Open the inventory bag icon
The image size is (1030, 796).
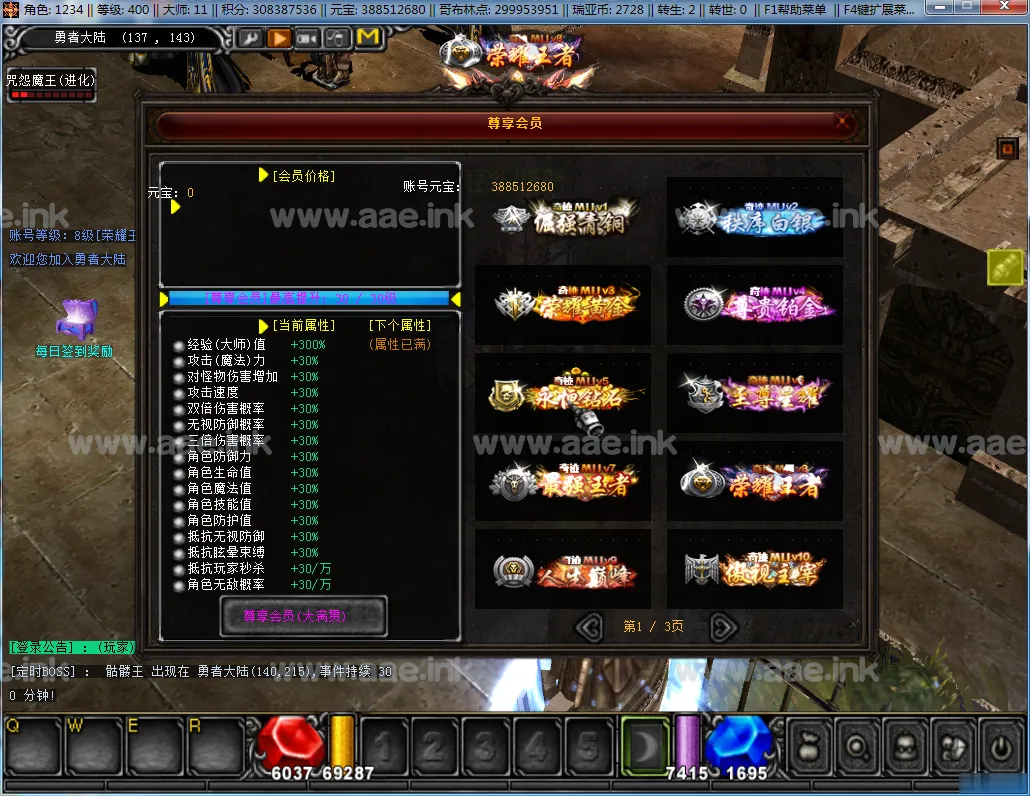pyautogui.click(x=805, y=745)
